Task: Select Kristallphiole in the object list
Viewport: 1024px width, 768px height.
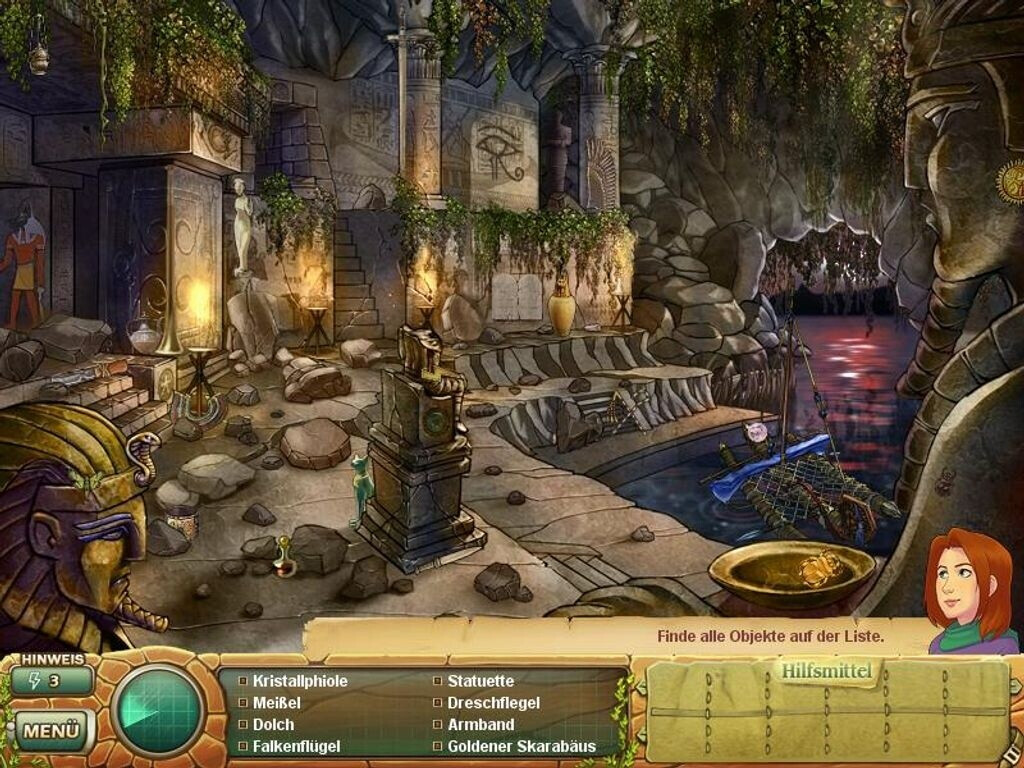Action: (x=300, y=681)
